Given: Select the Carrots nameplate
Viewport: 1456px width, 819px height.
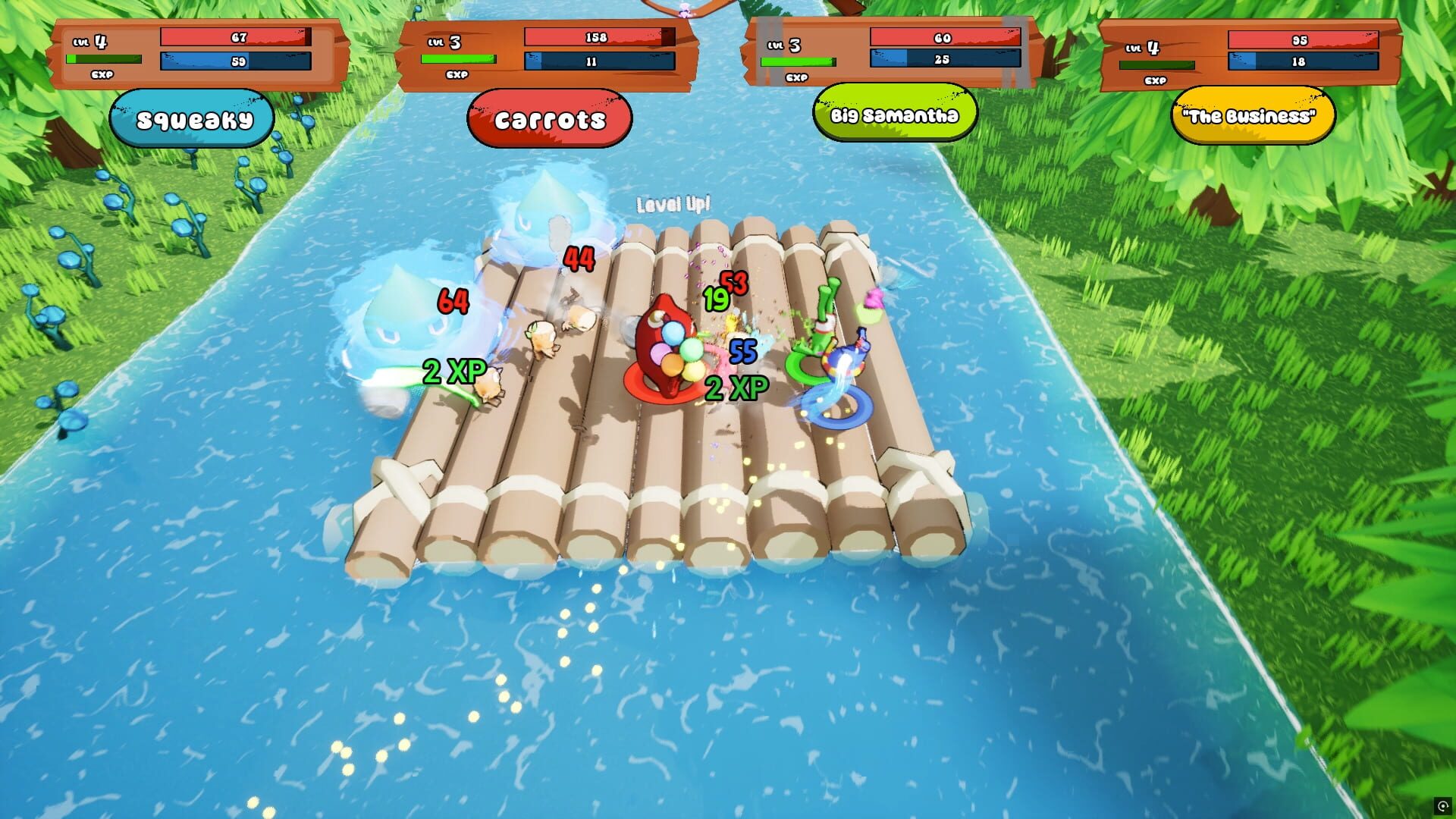Looking at the screenshot, I should pyautogui.click(x=550, y=118).
